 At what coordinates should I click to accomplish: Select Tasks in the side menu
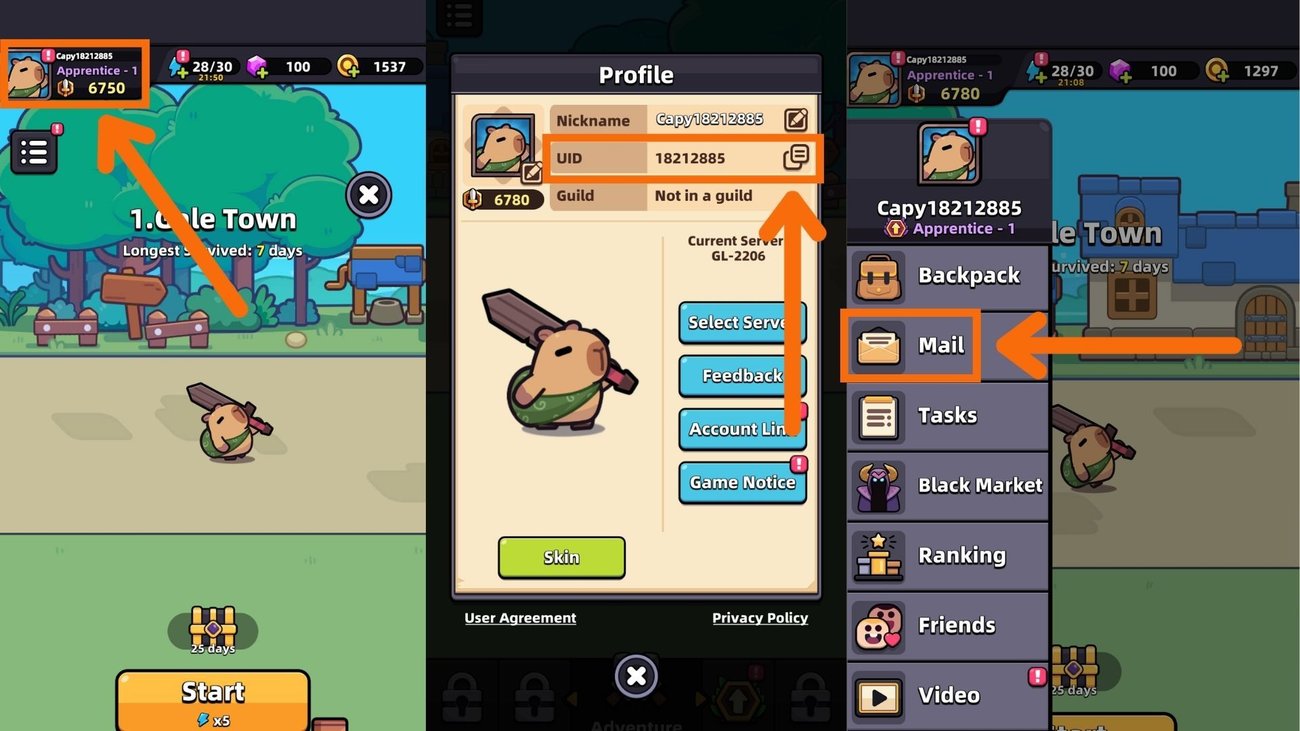click(879, 416)
